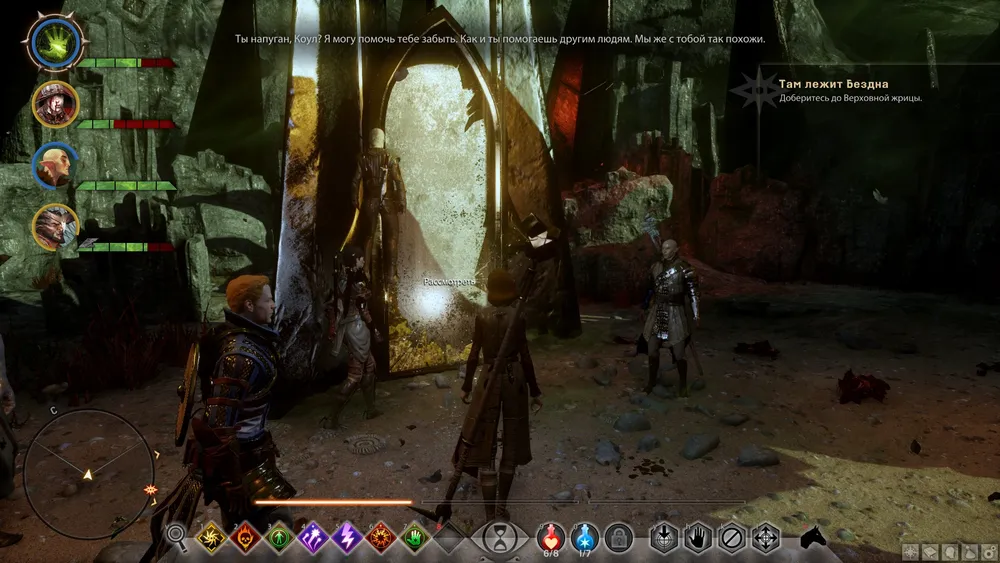Activate the purple lightning bolt ability
This screenshot has height=563, width=1000.
[x=346, y=538]
